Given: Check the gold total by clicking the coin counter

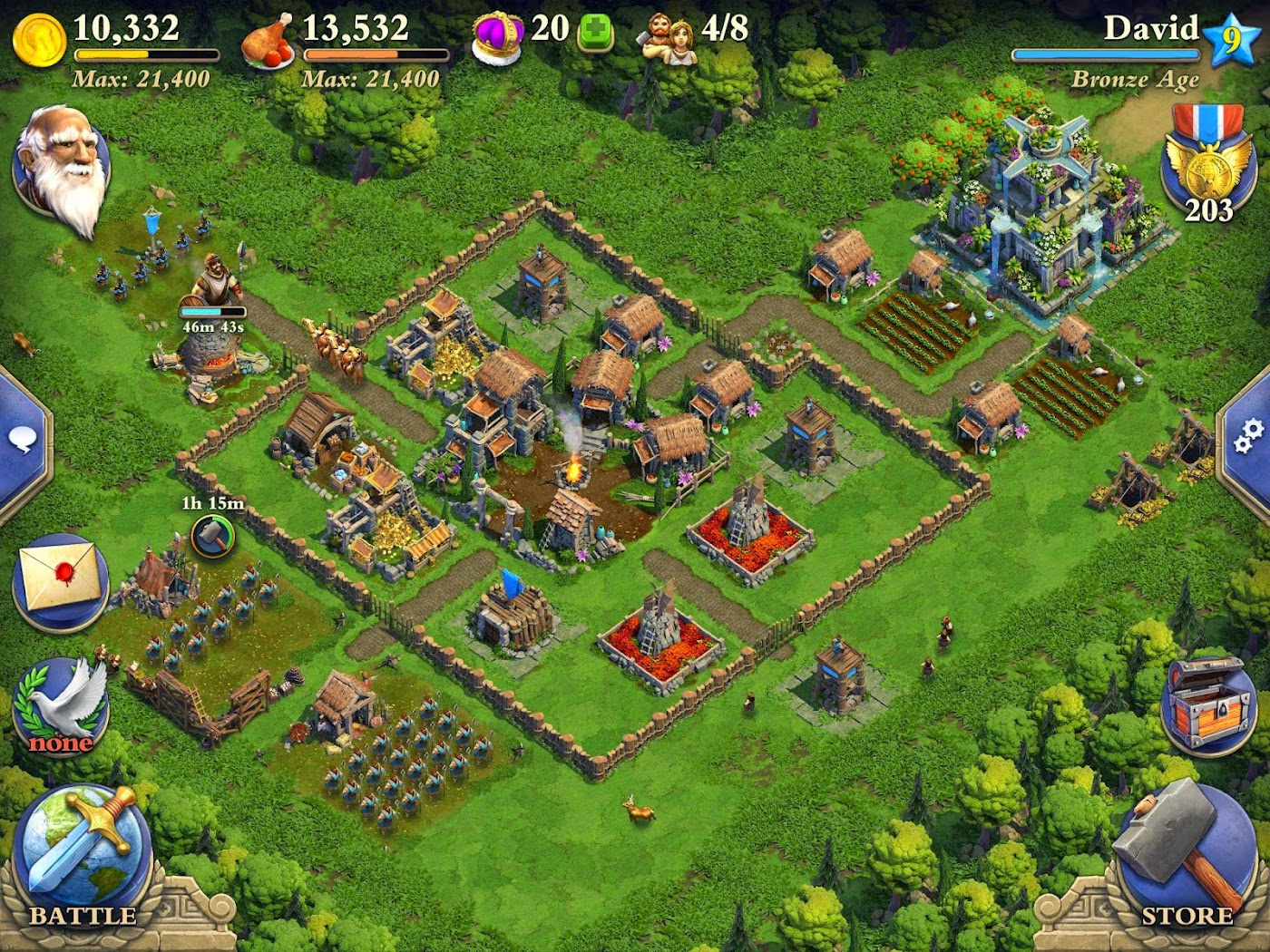Looking at the screenshot, I should tap(100, 30).
